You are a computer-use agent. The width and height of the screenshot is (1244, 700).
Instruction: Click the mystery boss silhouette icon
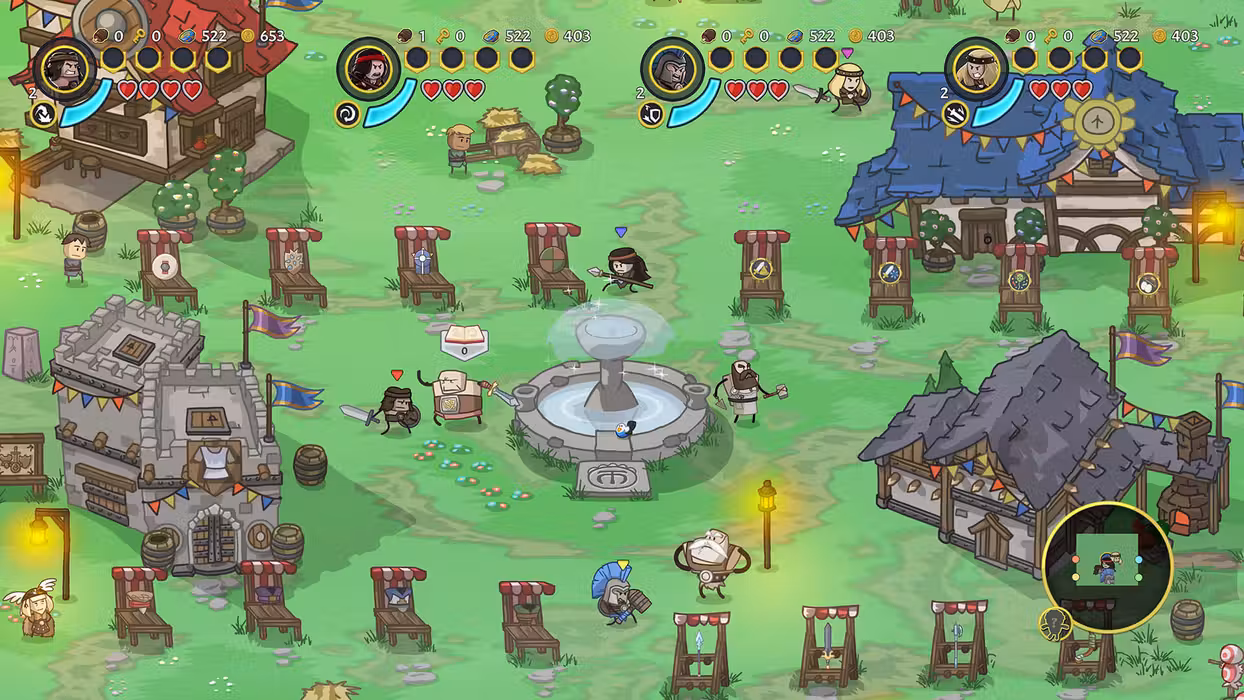(x=1054, y=625)
